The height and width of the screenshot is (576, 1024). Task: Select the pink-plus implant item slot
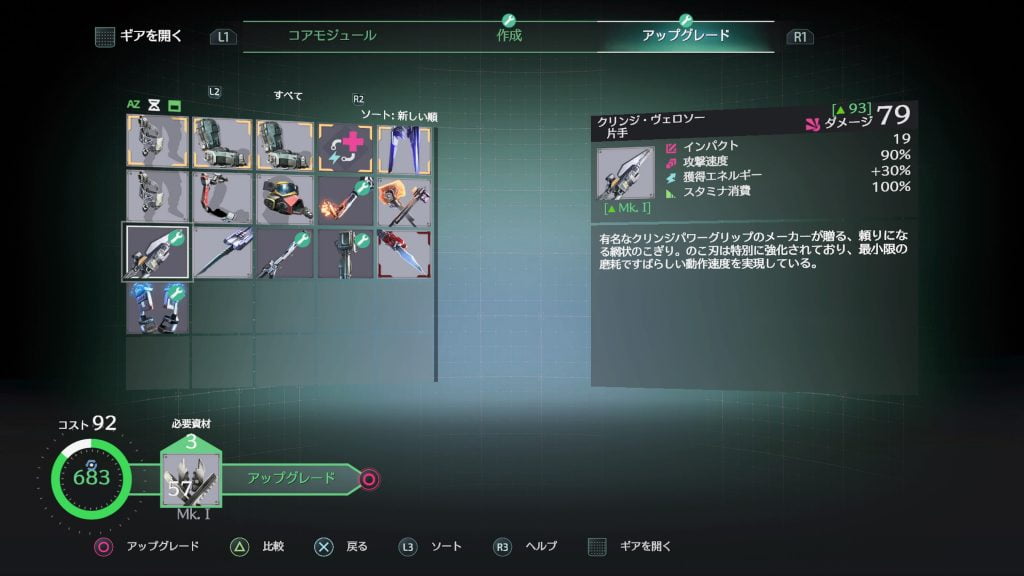pyautogui.click(x=345, y=146)
